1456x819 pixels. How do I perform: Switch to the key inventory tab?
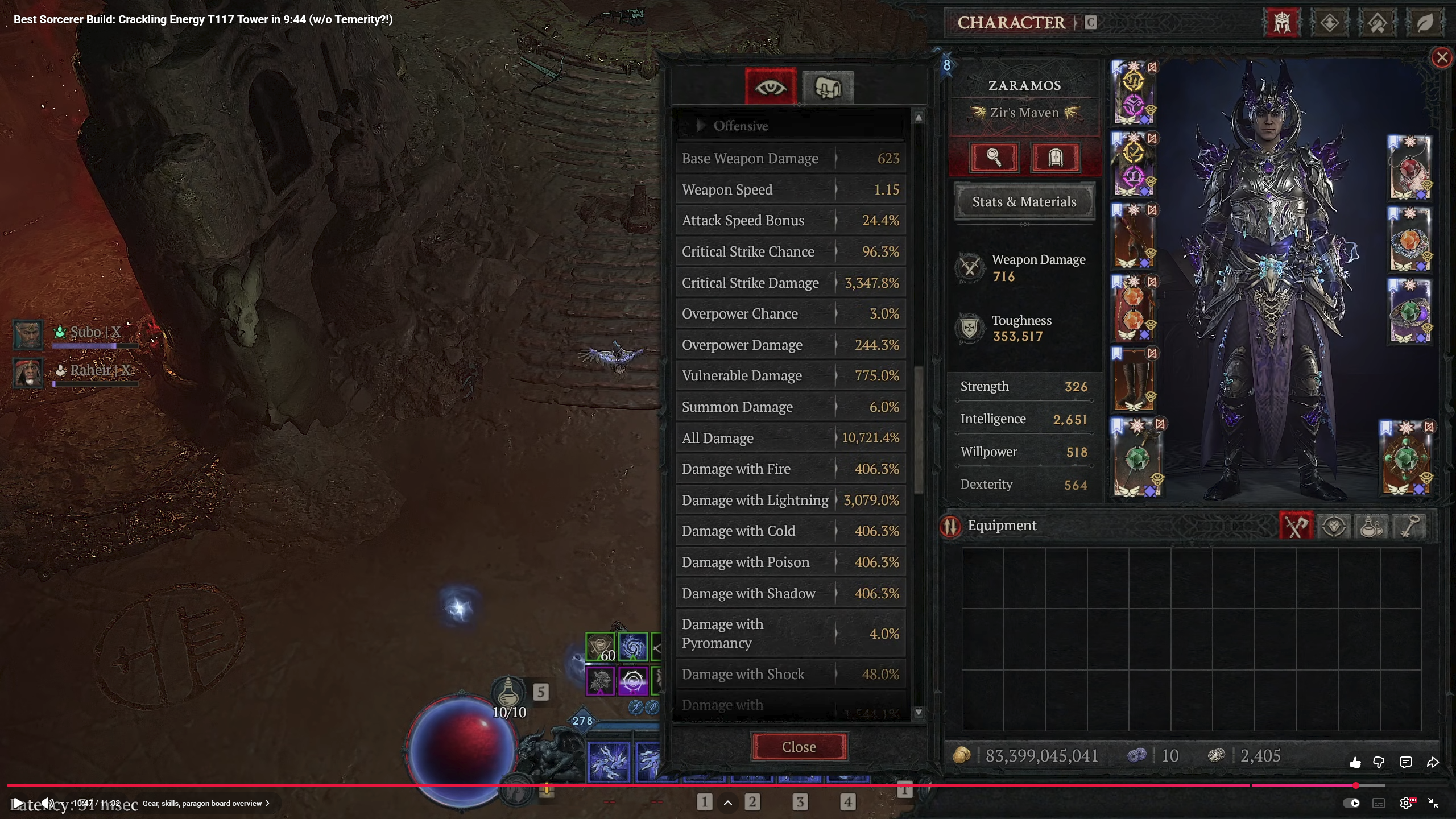(x=1409, y=526)
